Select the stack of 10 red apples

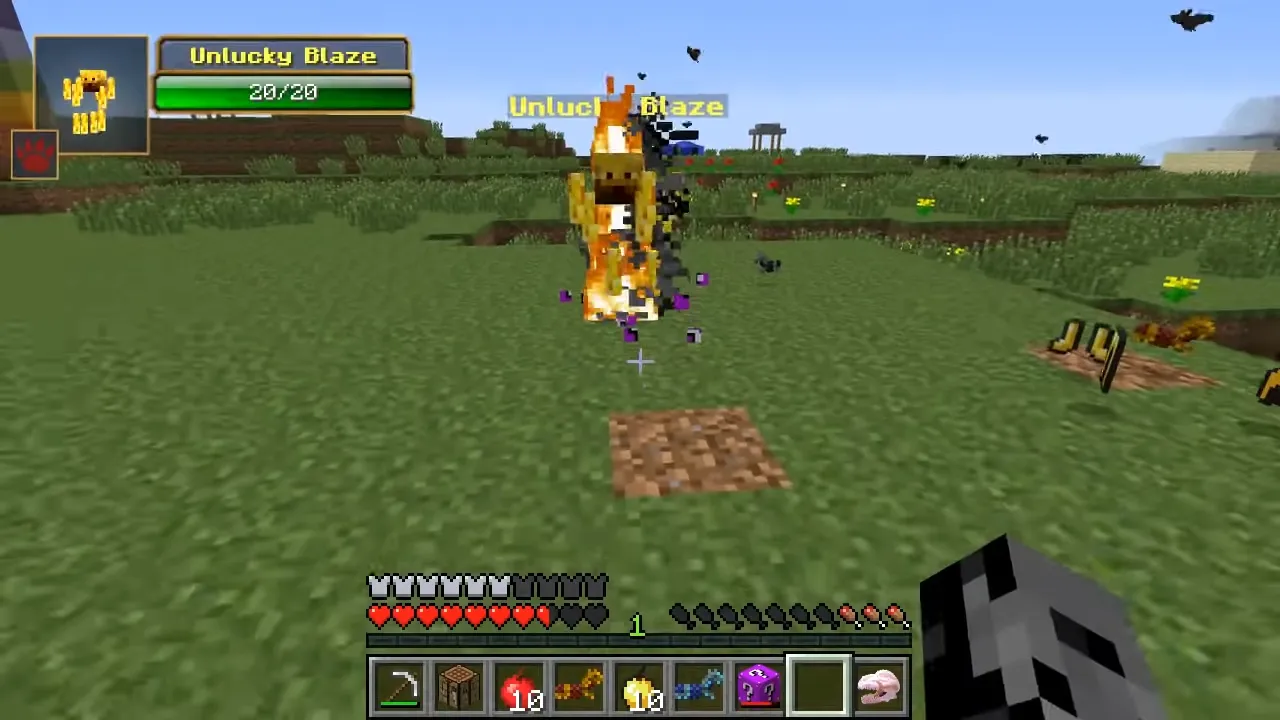pos(518,684)
